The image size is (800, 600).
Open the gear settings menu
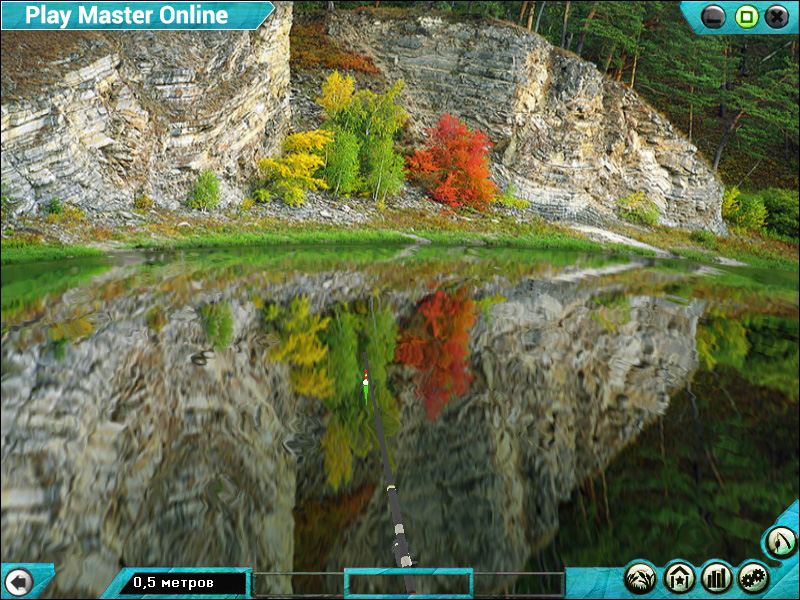point(753,577)
